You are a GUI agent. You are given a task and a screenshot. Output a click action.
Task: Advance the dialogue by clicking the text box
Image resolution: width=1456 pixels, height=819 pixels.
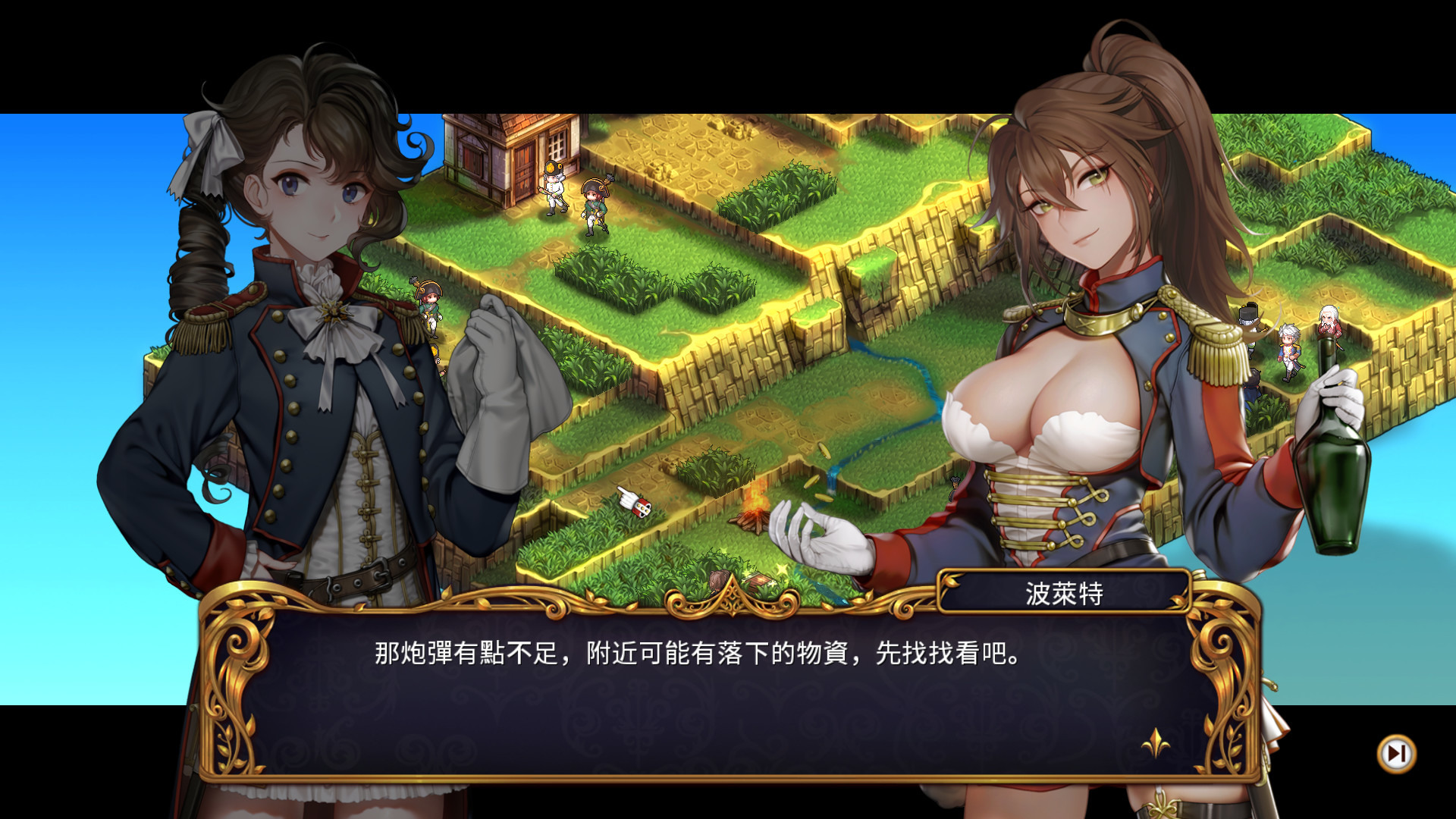(x=728, y=682)
